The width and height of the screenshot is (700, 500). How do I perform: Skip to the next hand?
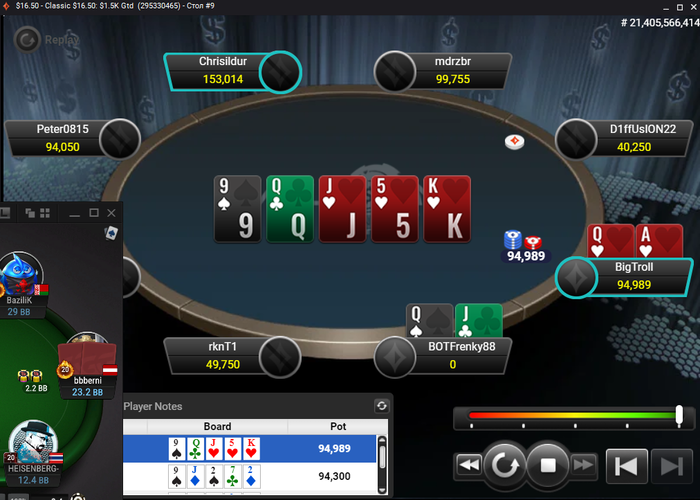coord(668,464)
